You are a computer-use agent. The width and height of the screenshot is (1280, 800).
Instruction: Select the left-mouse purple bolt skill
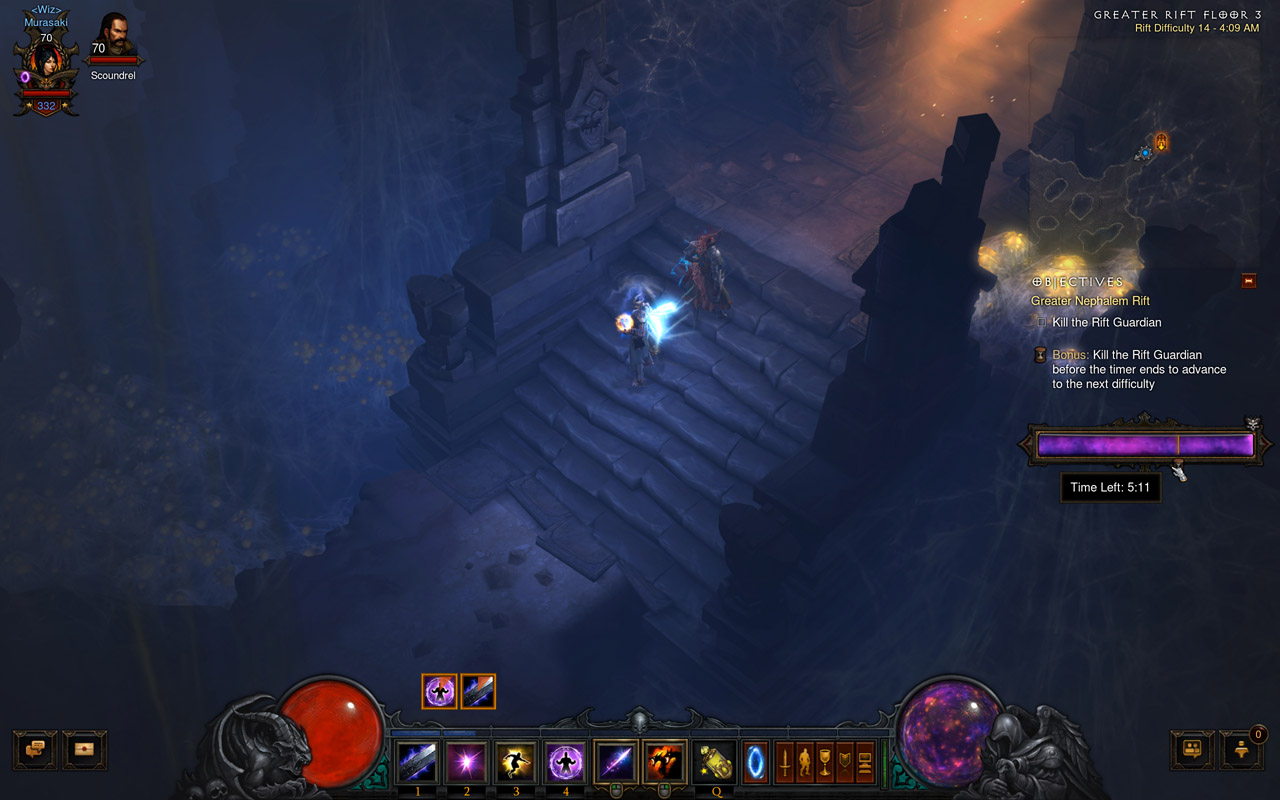pos(615,762)
